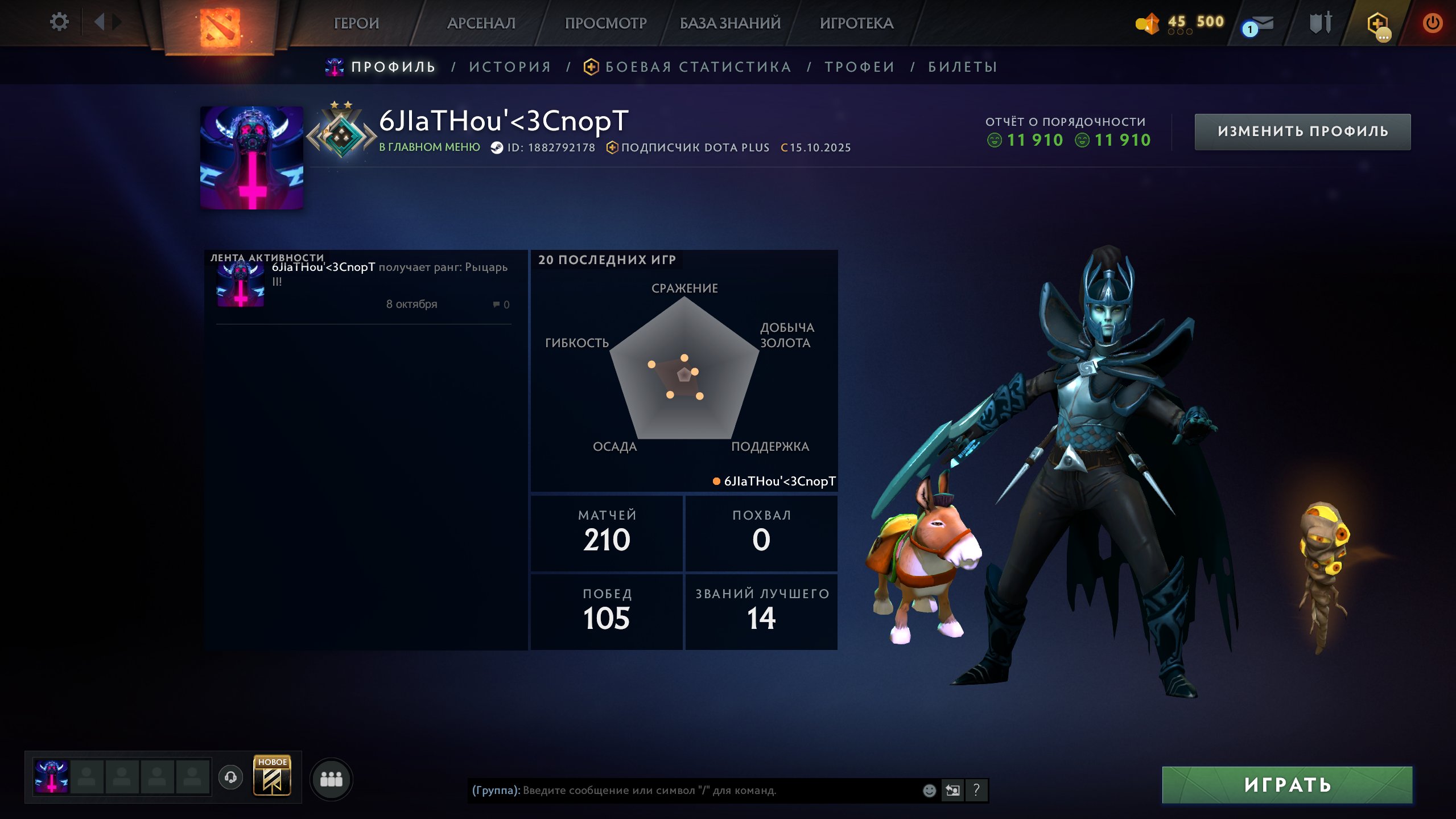Open the АРСЕНАЛ menu

(481, 23)
